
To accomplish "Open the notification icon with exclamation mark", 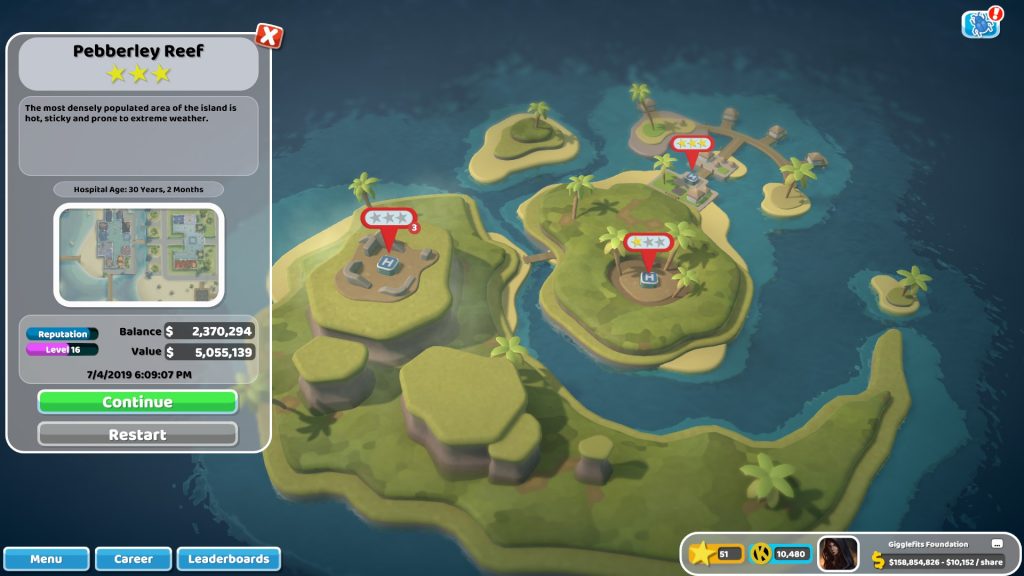I will tap(981, 23).
